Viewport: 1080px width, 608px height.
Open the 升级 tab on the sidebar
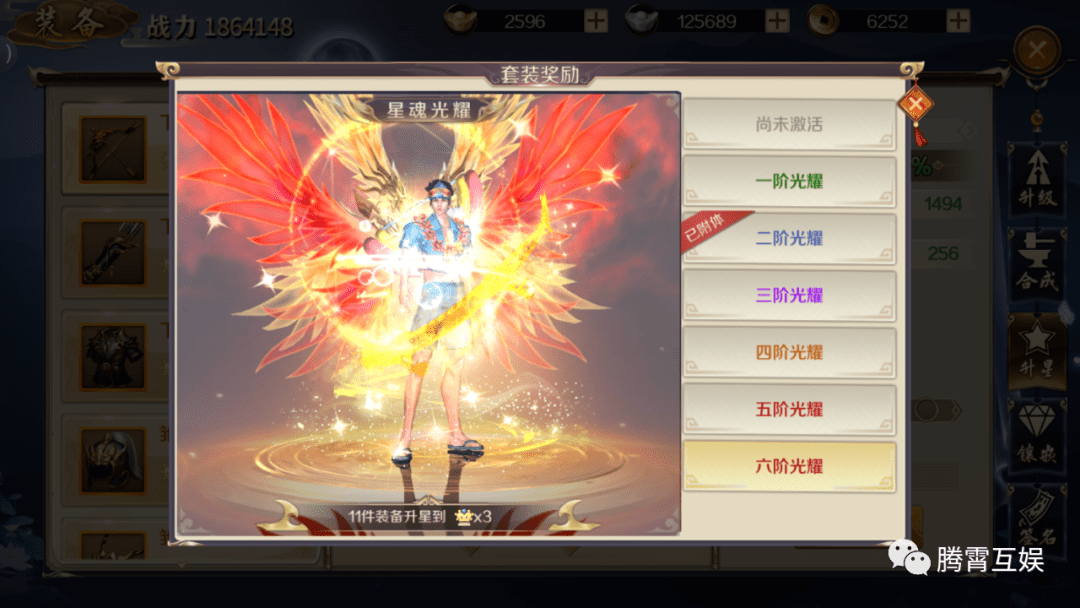(x=1037, y=182)
